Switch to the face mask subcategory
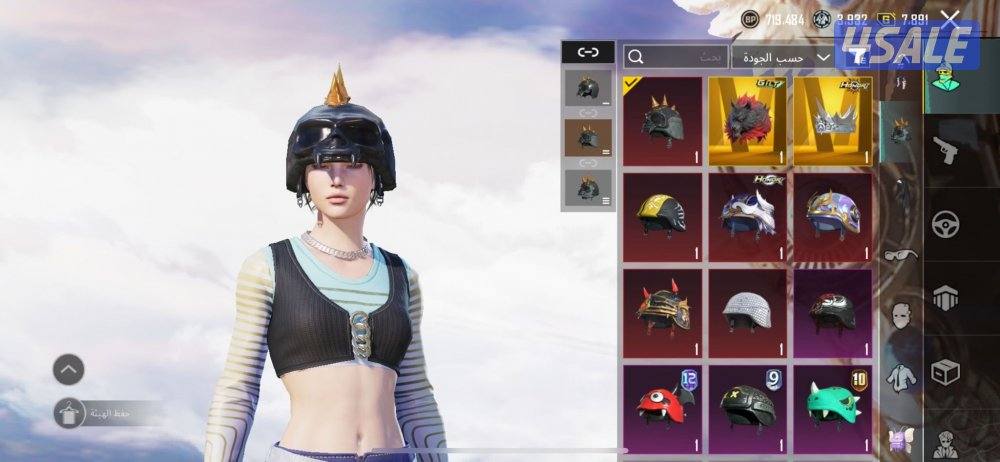 [x=901, y=316]
